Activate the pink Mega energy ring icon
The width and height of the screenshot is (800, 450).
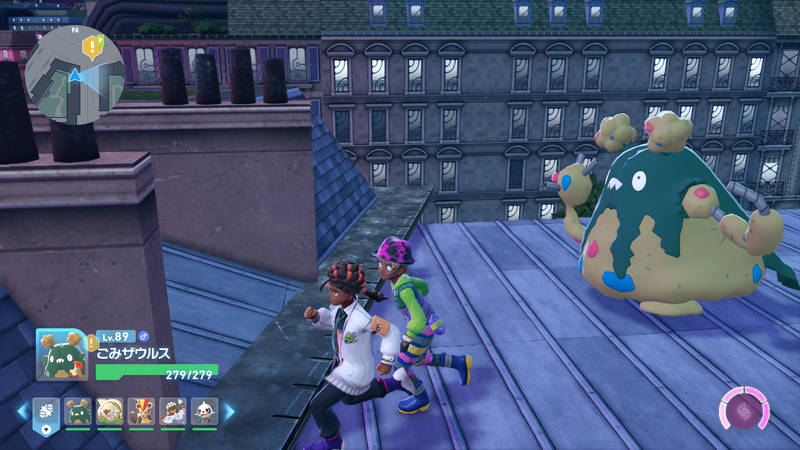tap(745, 411)
